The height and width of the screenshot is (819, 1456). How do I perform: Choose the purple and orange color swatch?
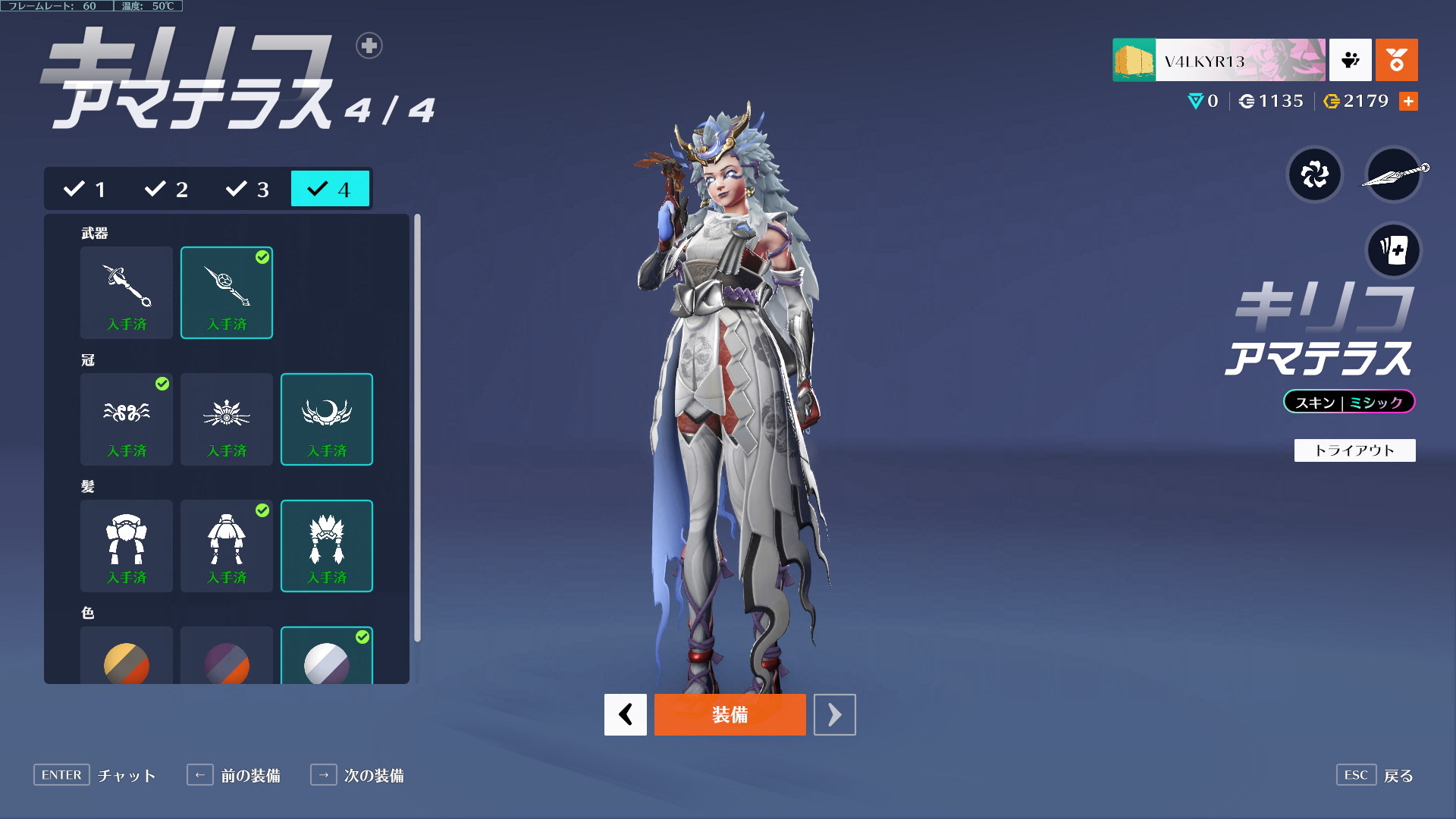227,661
